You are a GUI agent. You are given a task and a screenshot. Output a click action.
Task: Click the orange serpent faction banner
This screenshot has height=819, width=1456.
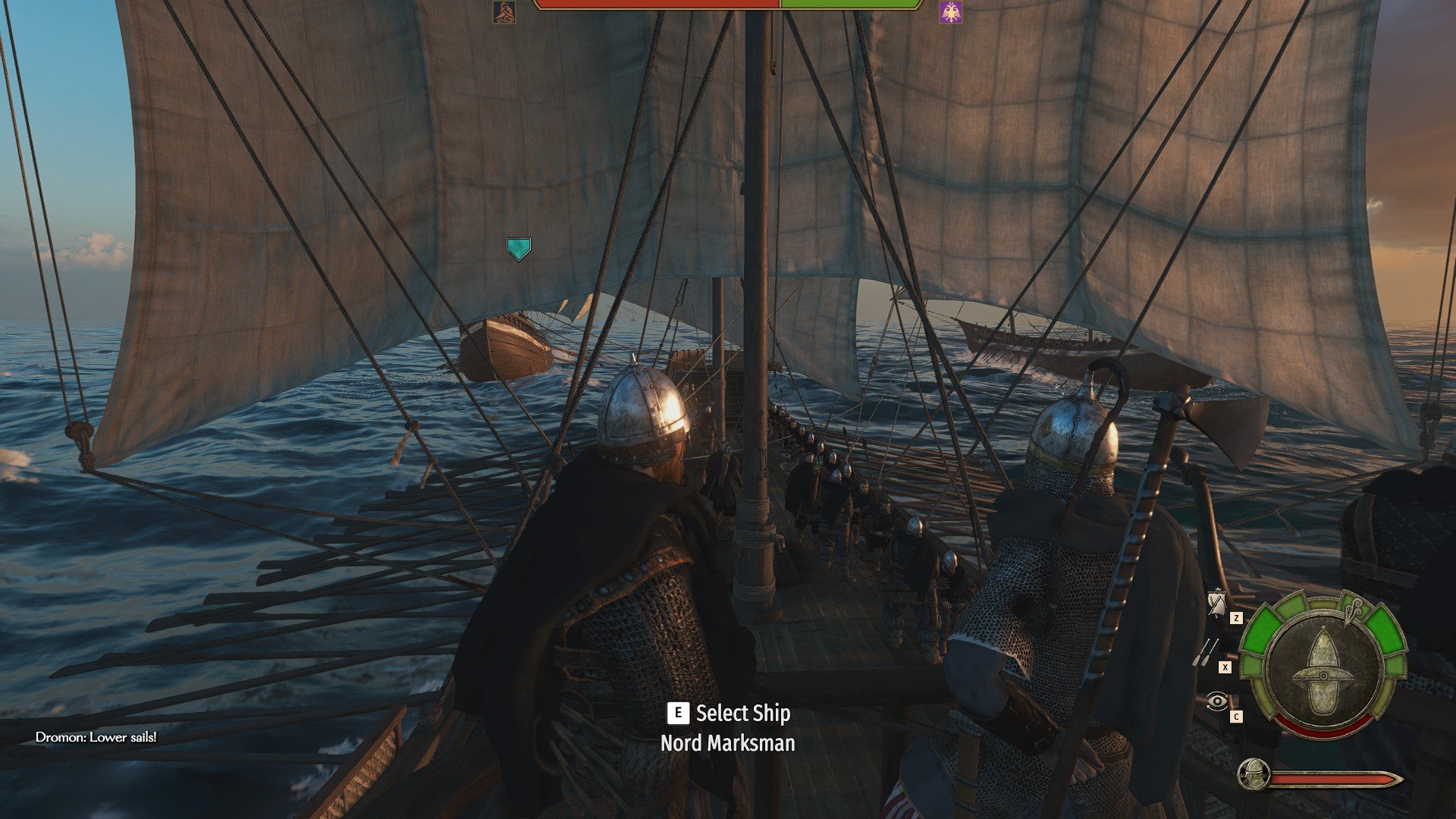(504, 12)
